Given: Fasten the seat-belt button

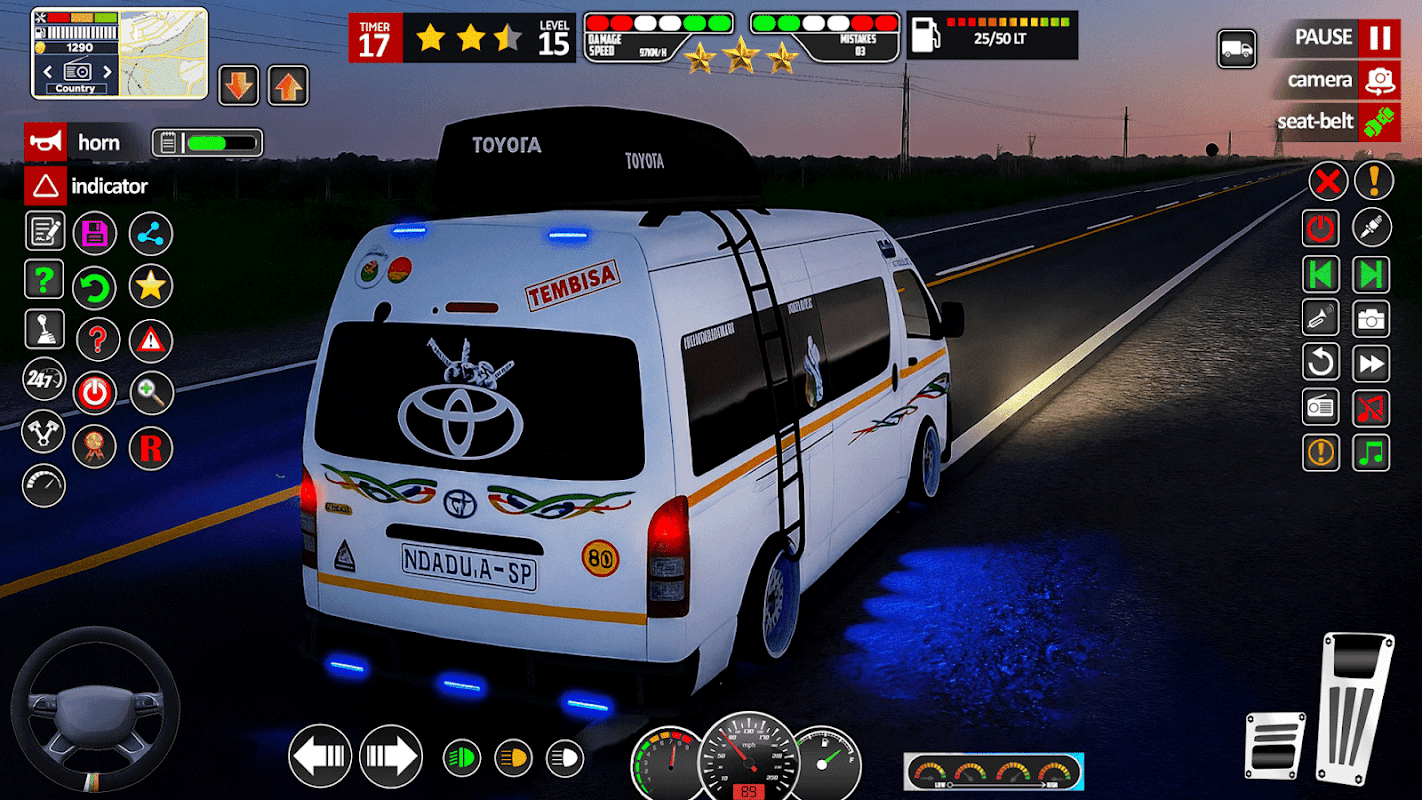Looking at the screenshot, I should pos(1336,122).
